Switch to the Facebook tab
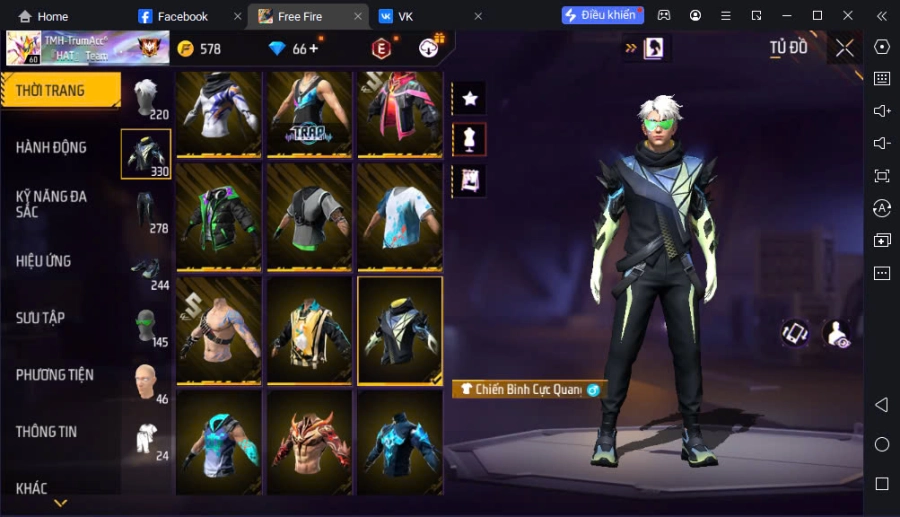Viewport: 900px width, 517px height. (182, 16)
